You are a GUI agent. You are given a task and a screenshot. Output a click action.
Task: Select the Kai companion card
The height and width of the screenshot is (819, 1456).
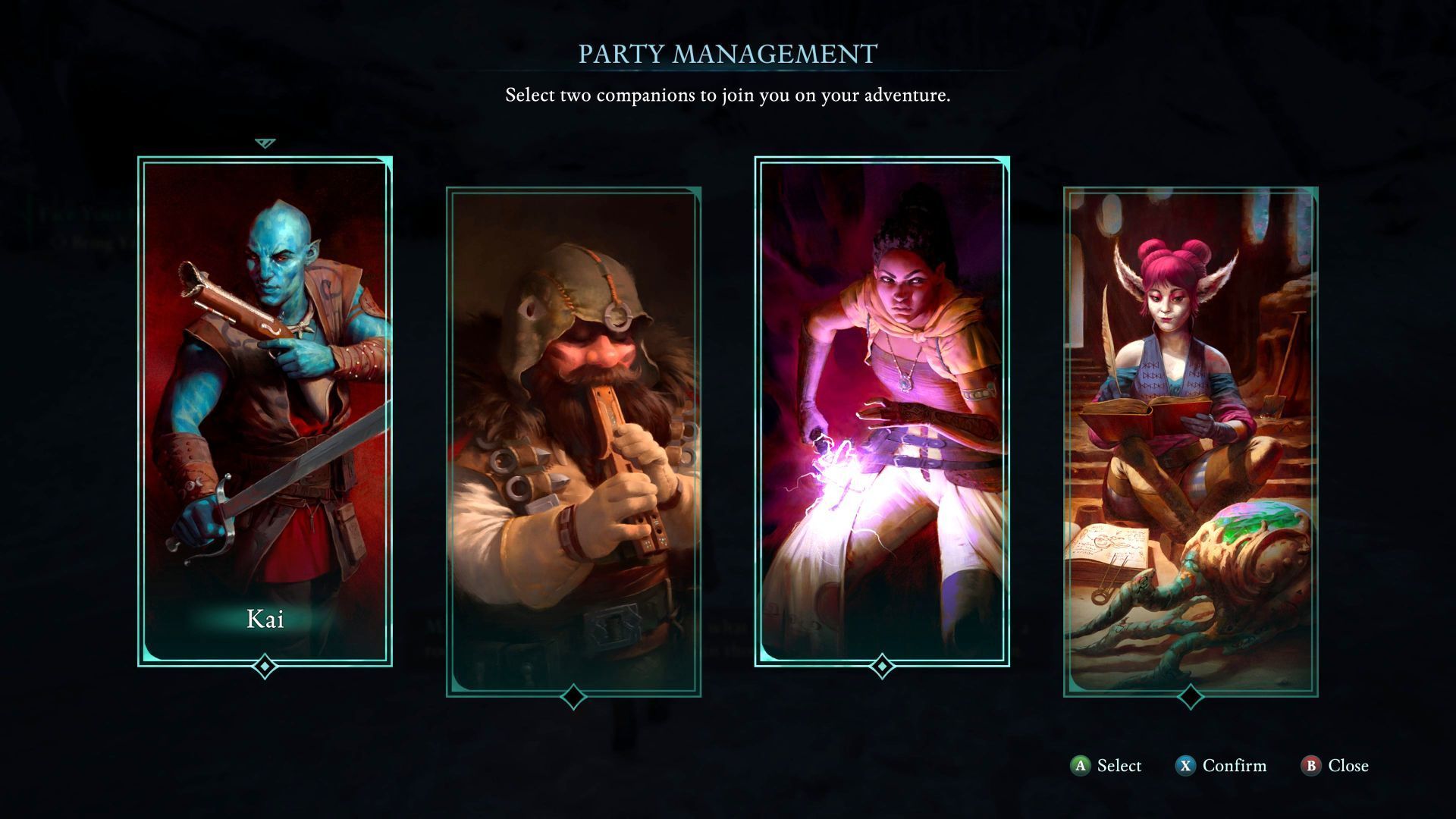(265, 411)
